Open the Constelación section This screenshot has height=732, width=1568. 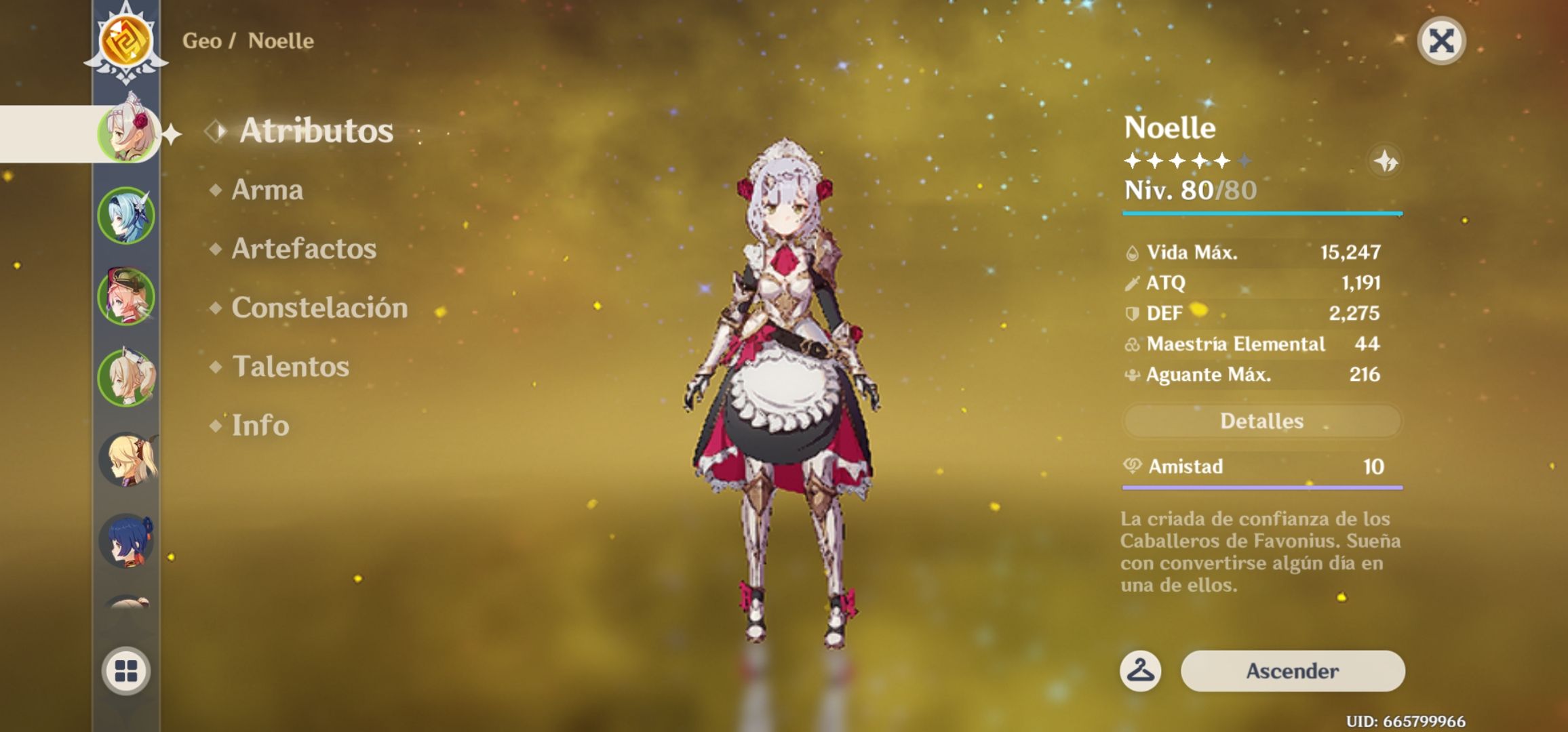[x=319, y=308]
